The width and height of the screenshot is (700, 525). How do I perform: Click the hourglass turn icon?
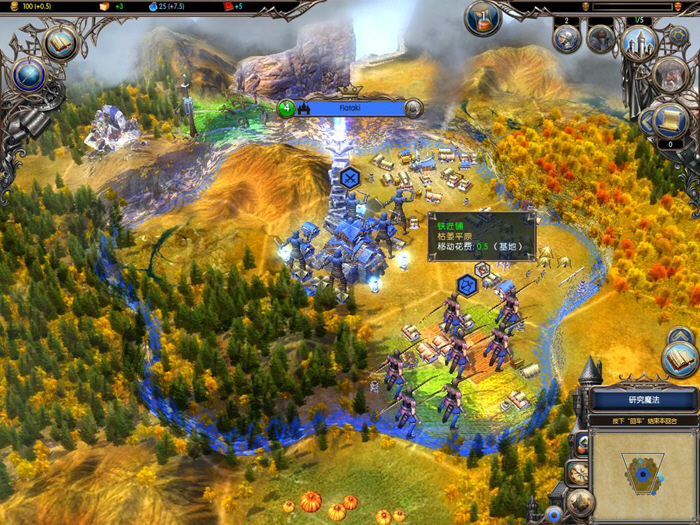pyautogui.click(x=482, y=16)
